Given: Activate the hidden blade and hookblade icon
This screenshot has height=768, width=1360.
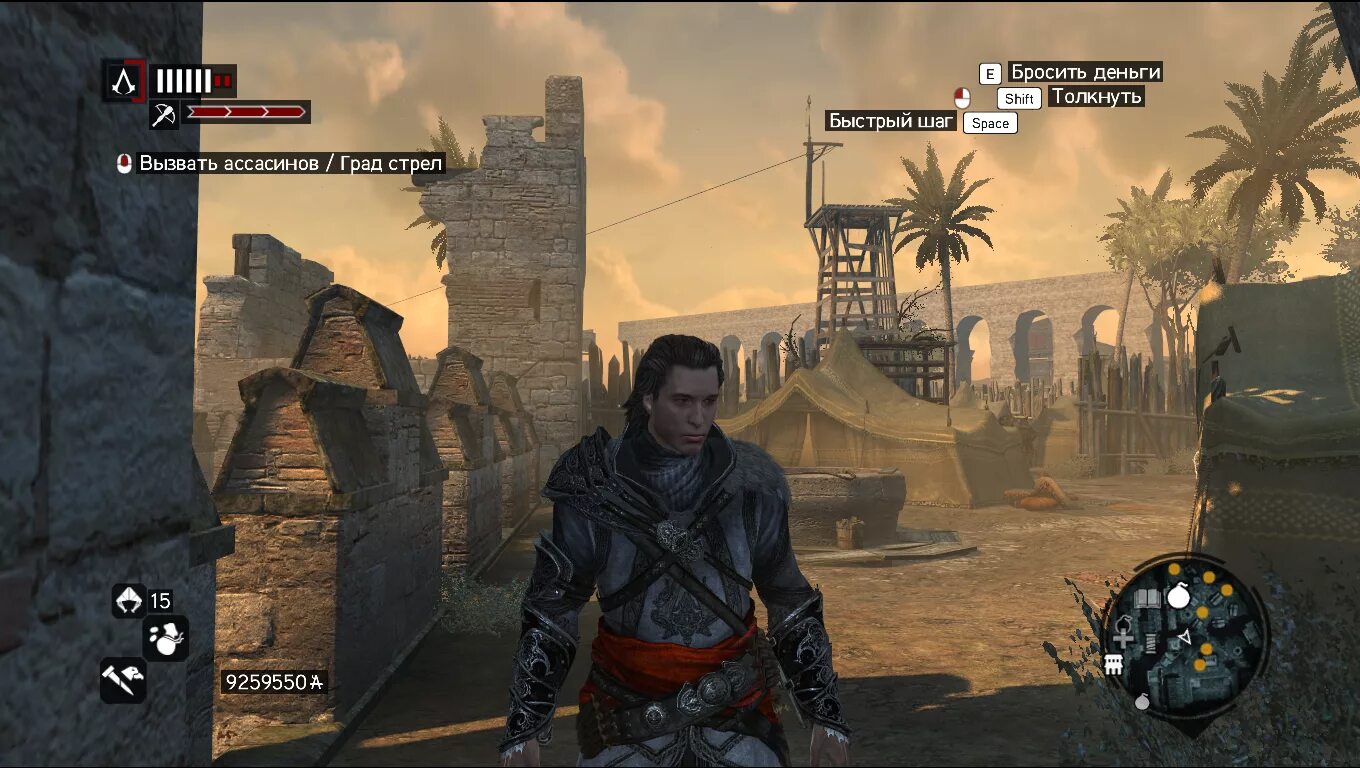Looking at the screenshot, I should pos(123,680).
